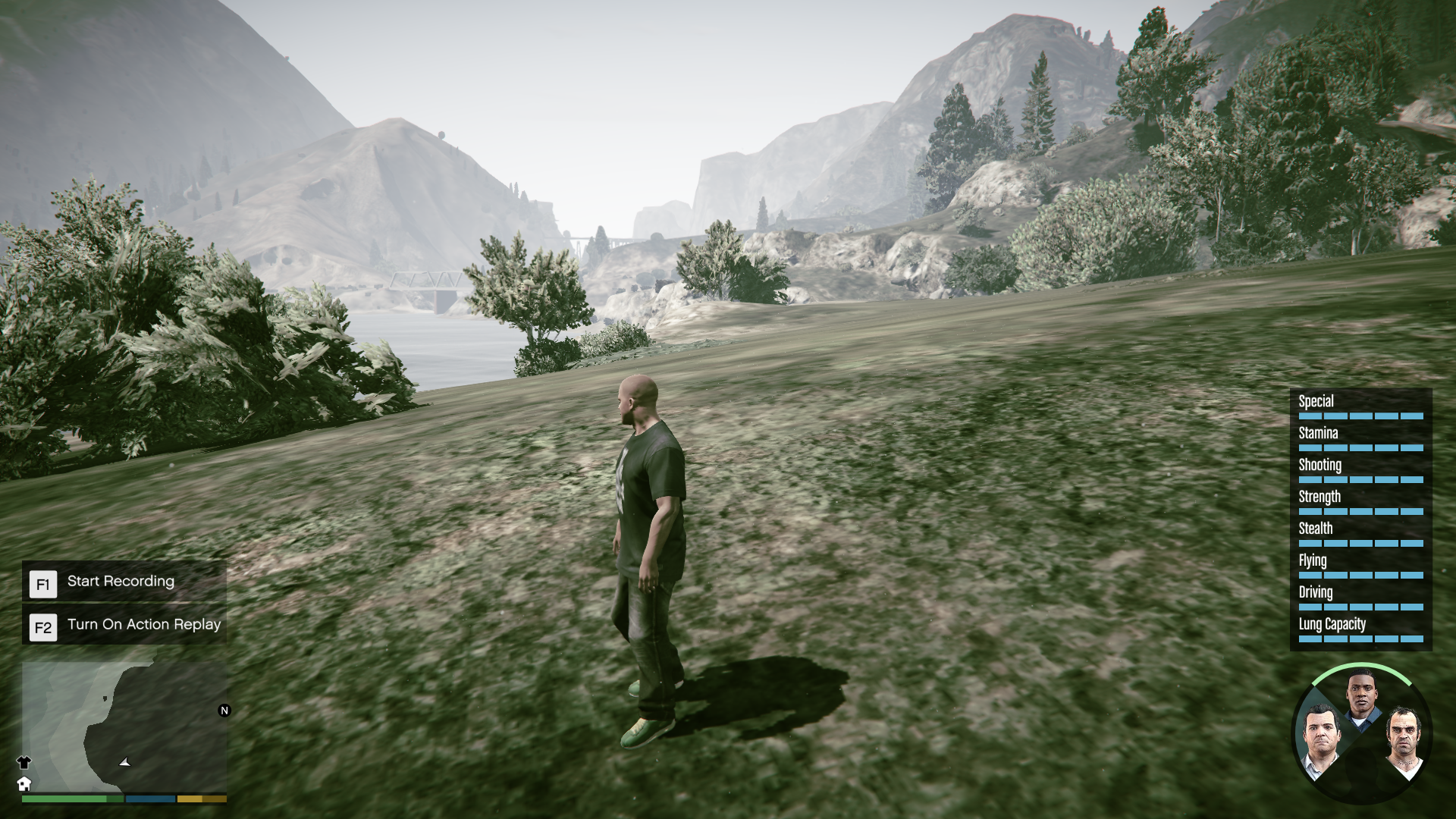1456x819 pixels.
Task: Click the North compass indicator on the minimap
Action: (223, 710)
